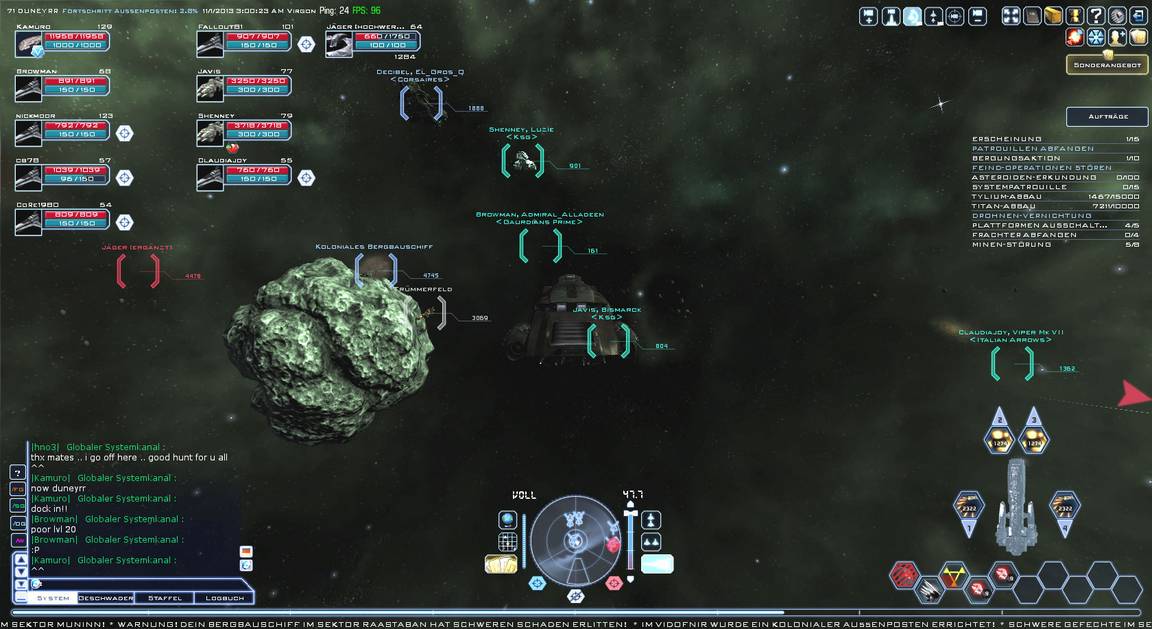Target the red Jäger enemy bracket

click(x=138, y=271)
